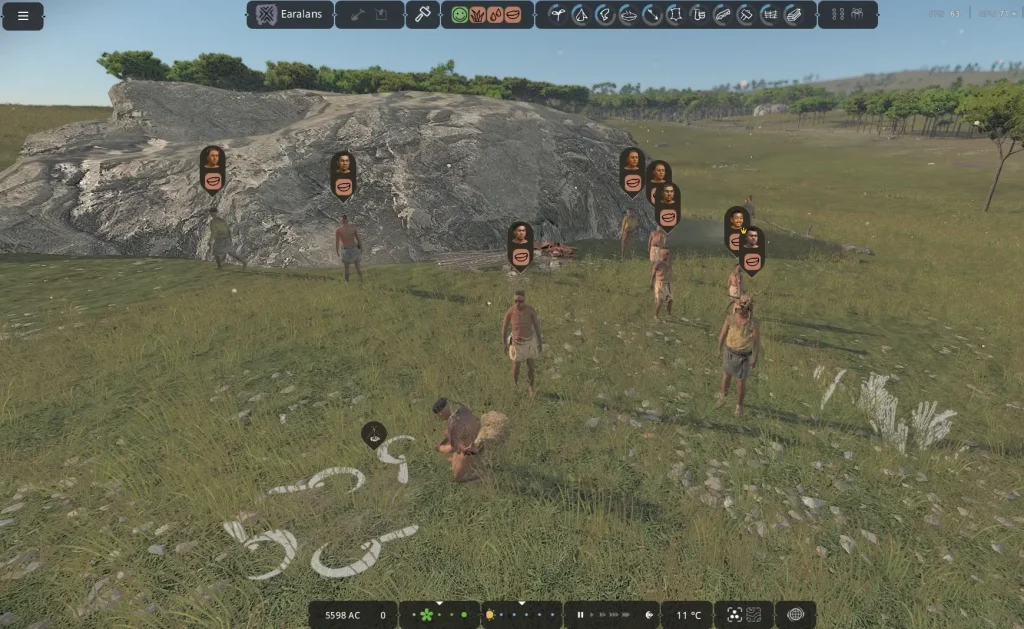Toggle the terrain contour overlay icon

pos(755,615)
